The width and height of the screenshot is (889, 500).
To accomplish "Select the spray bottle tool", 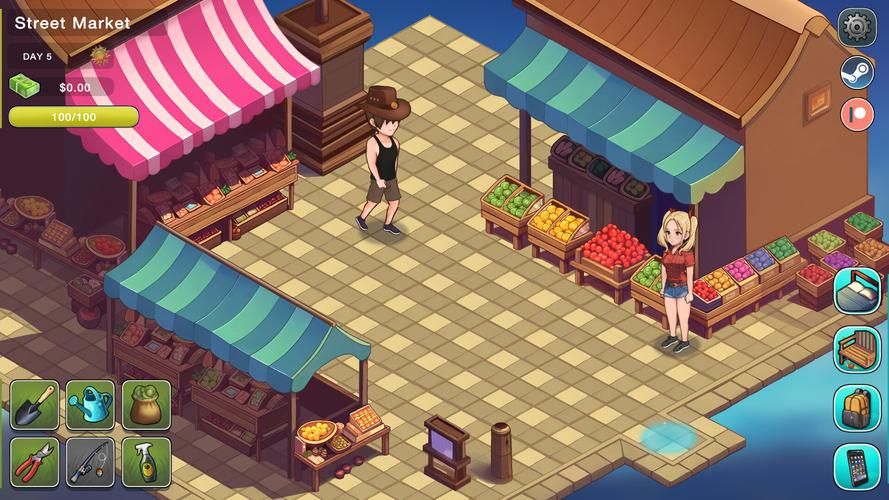I will click(x=146, y=462).
